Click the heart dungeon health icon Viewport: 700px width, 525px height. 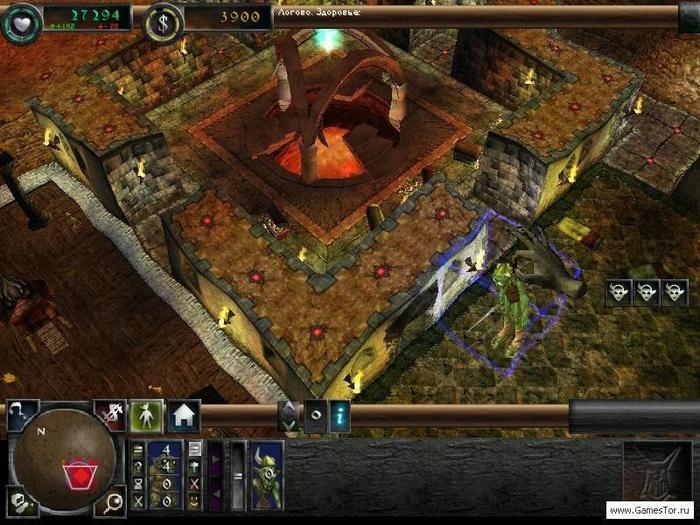21,21
